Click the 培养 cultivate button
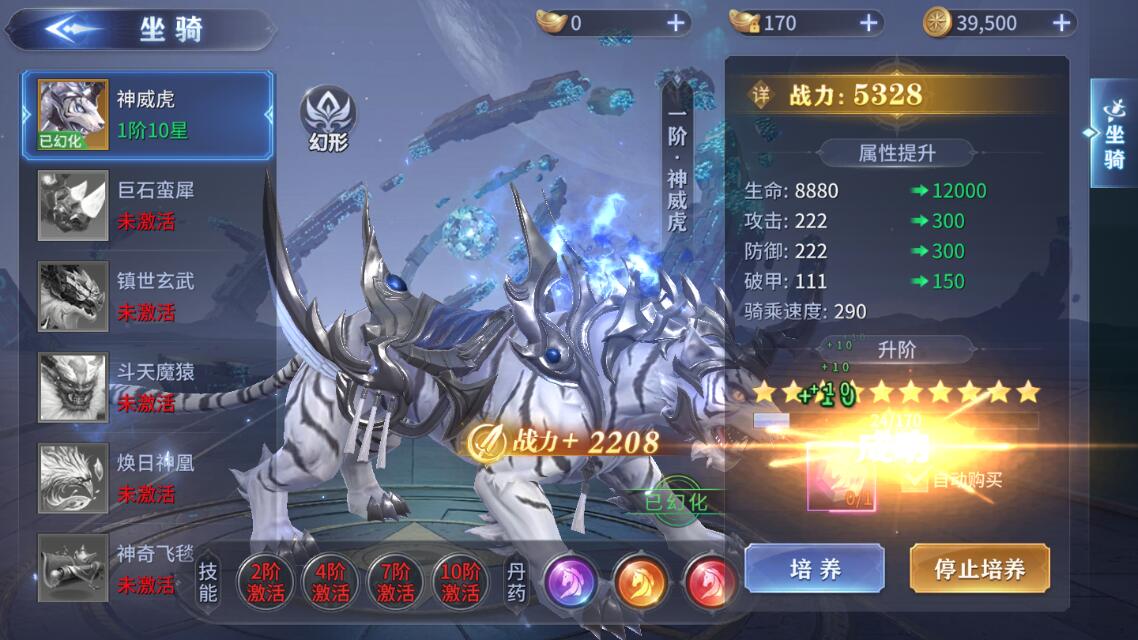1138x640 pixels. click(x=814, y=569)
